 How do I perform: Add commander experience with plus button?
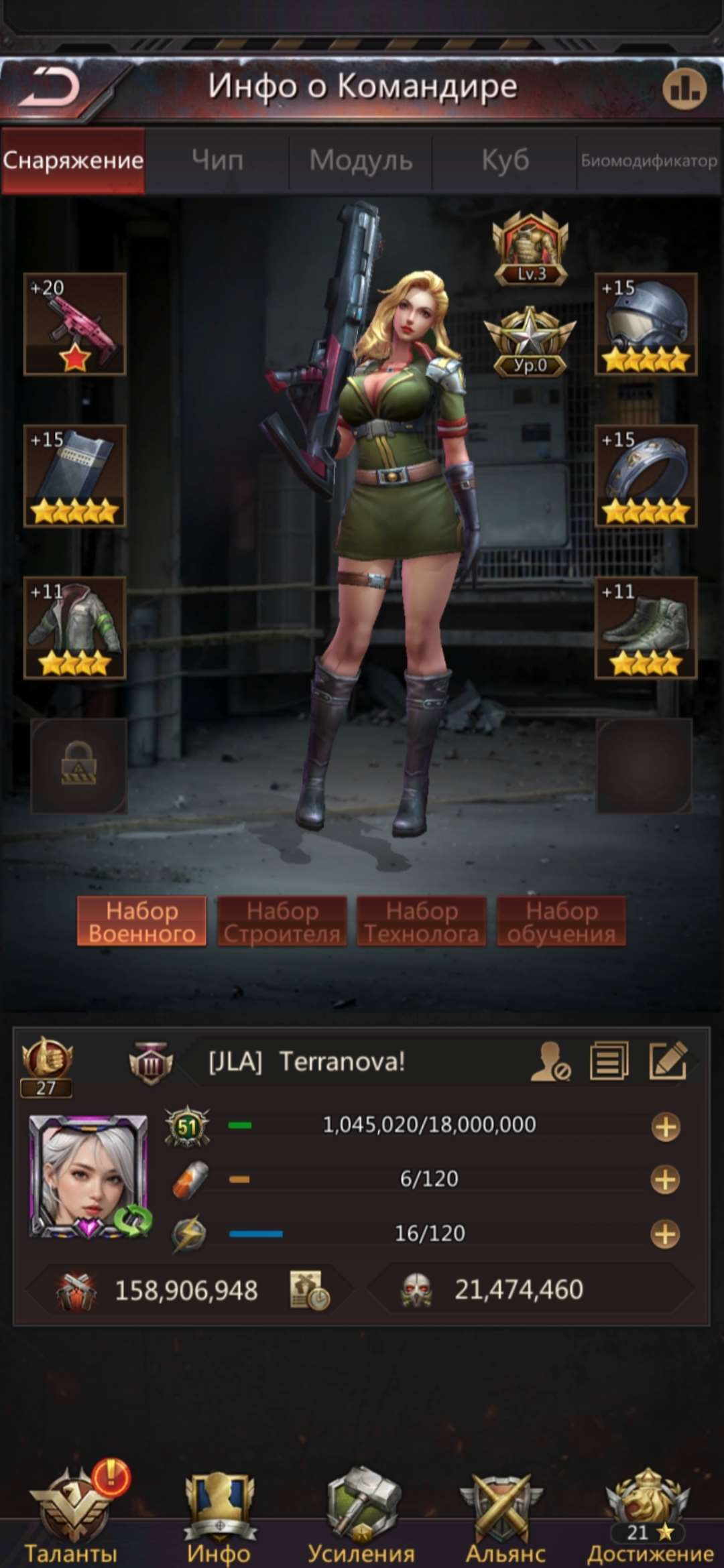[665, 1126]
